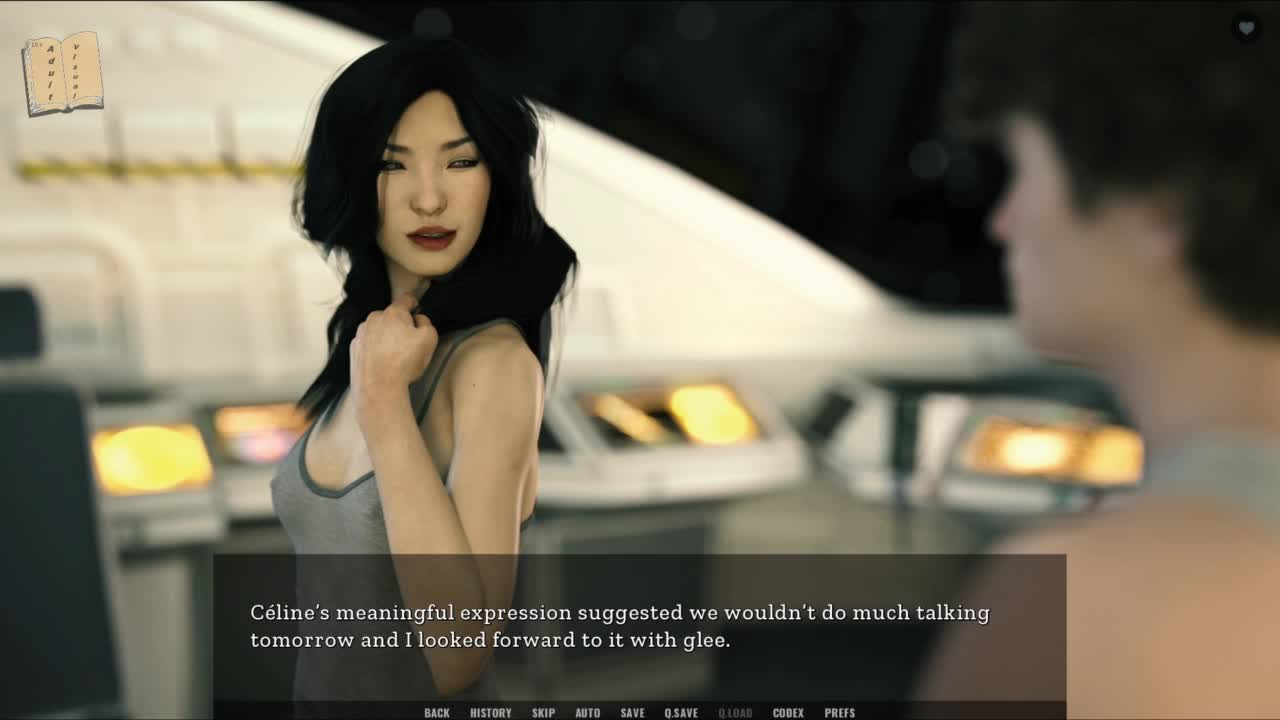Viewport: 1280px width, 720px height.
Task: Open PREFS settings
Action: coord(839,712)
